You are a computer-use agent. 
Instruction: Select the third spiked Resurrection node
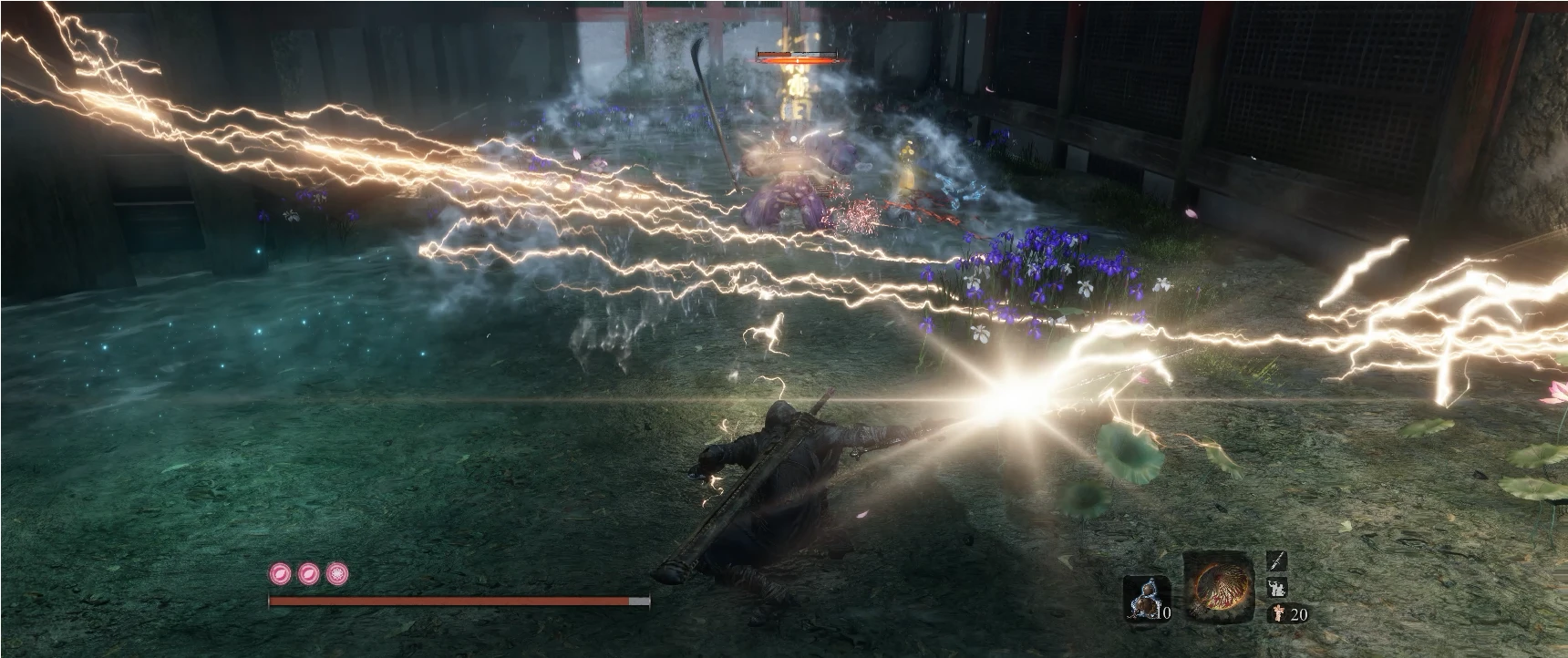(334, 574)
